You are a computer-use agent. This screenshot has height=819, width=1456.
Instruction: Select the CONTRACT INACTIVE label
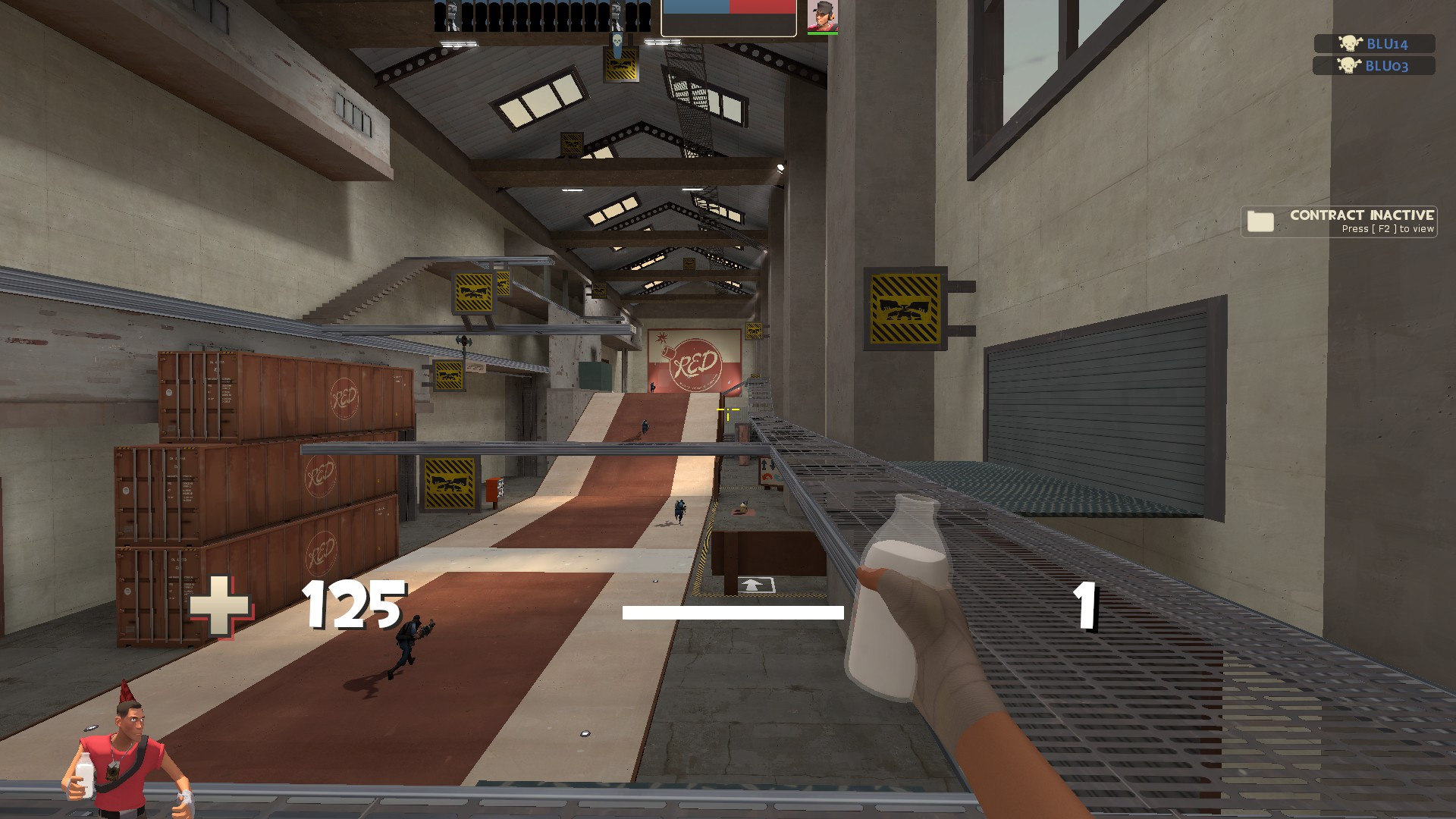click(x=1361, y=215)
